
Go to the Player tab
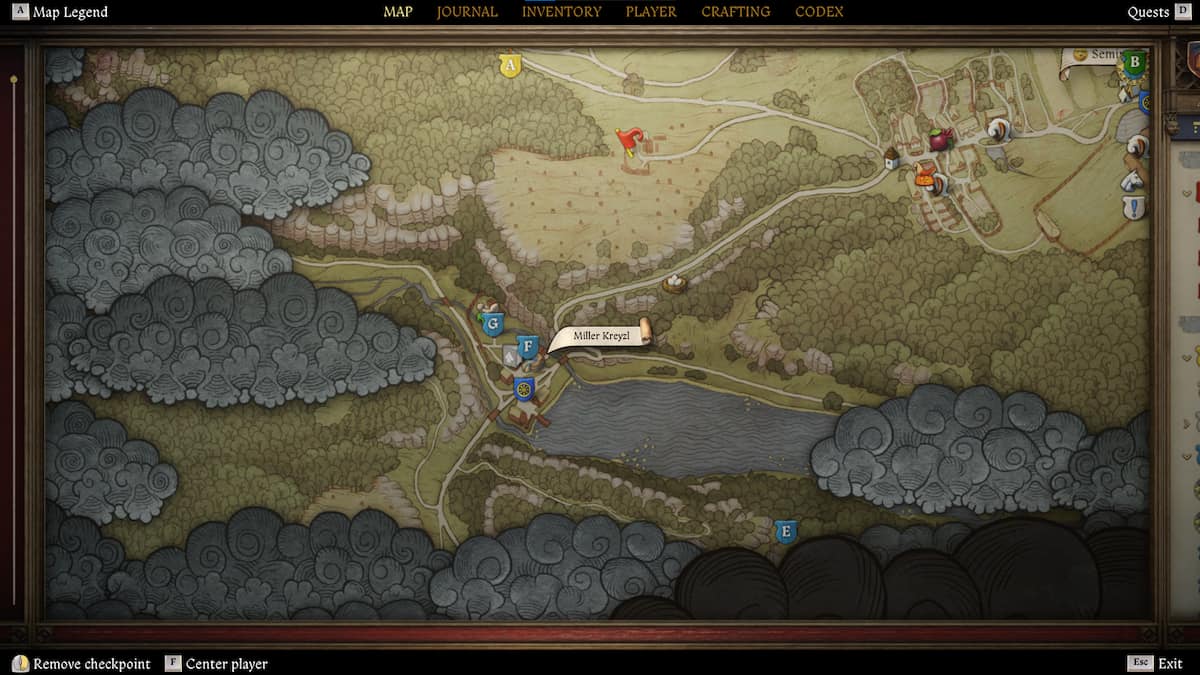coord(651,12)
